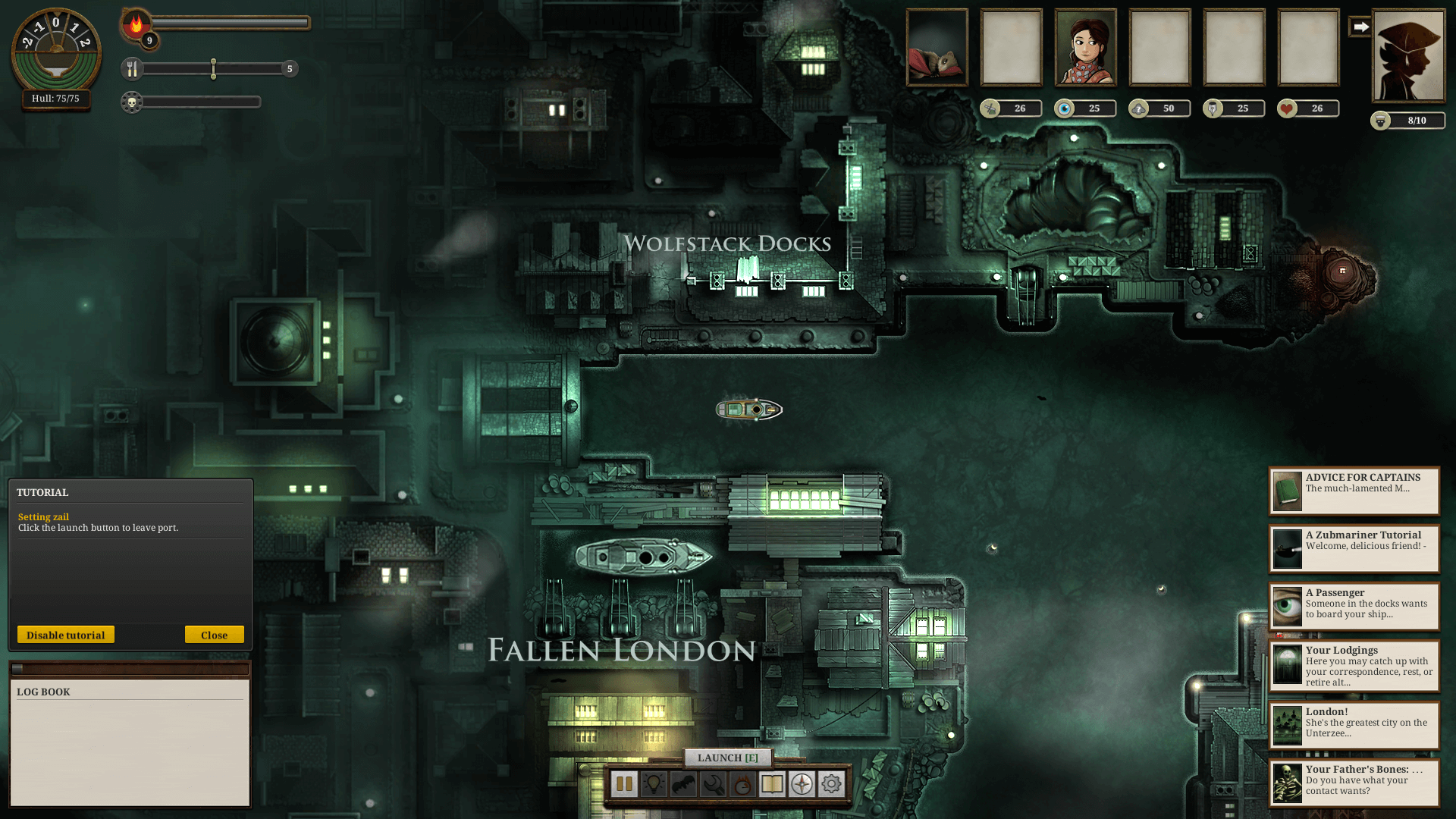Image resolution: width=1456 pixels, height=819 pixels.
Task: Open the A Passenger storylet
Action: click(x=1354, y=607)
